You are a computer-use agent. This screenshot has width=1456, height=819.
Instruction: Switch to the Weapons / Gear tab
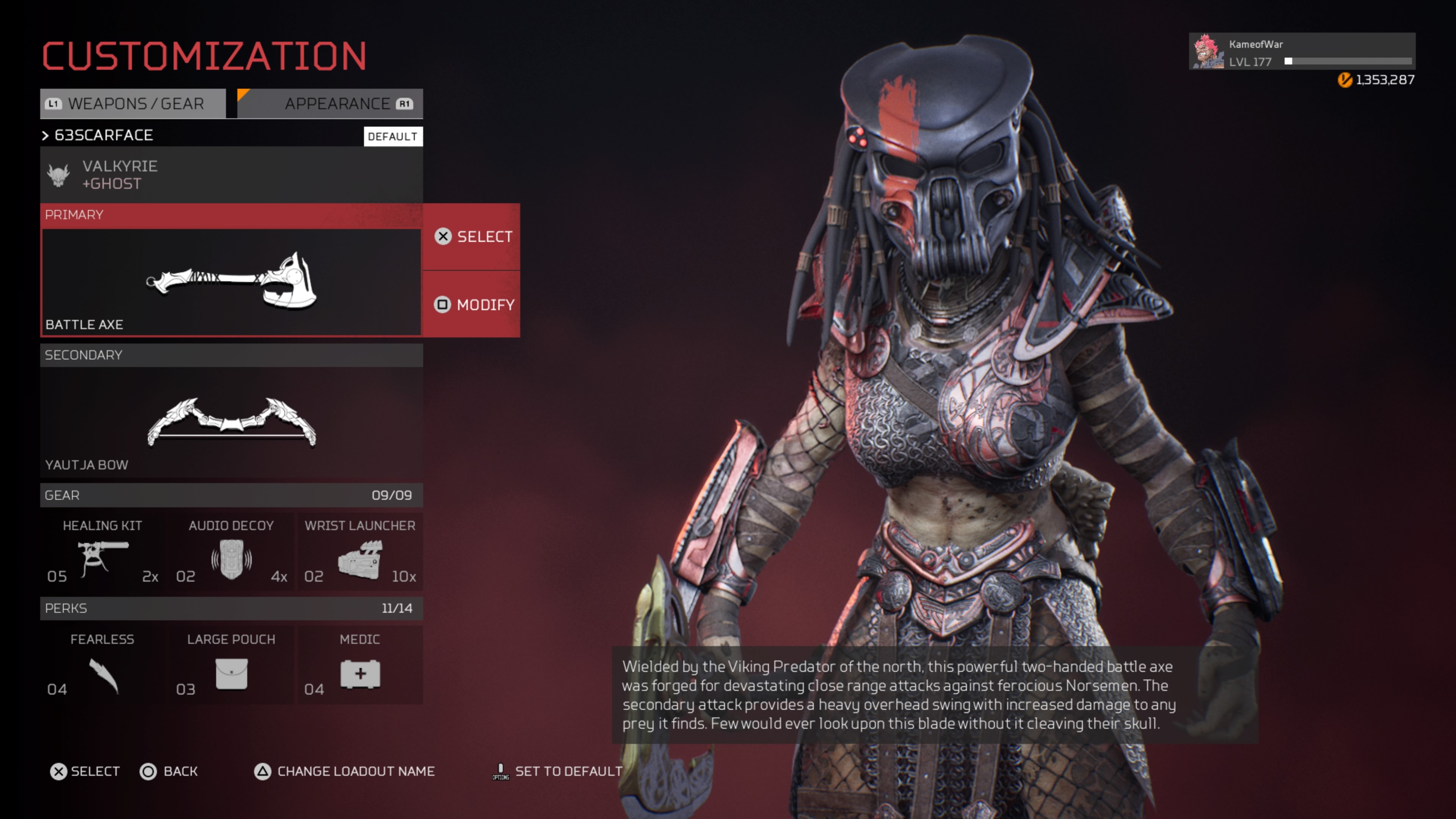133,104
